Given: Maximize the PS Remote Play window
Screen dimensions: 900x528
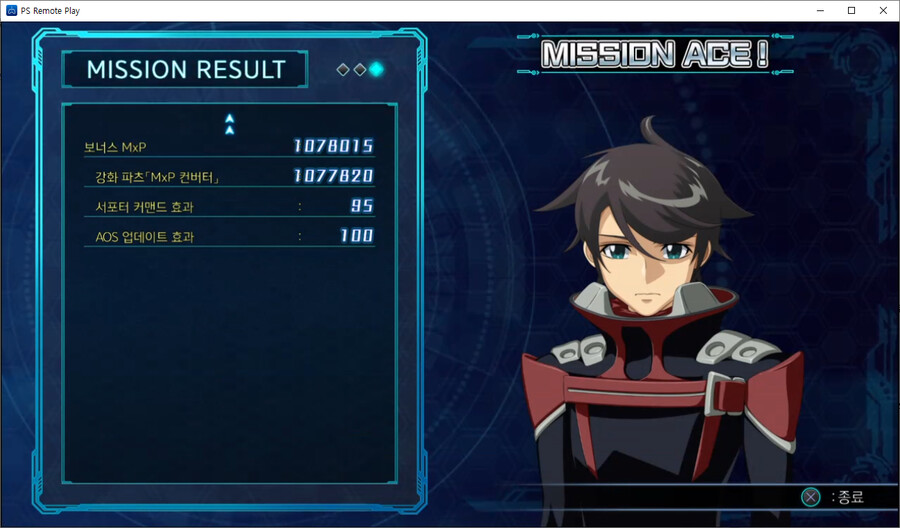Looking at the screenshot, I should pyautogui.click(x=851, y=10).
